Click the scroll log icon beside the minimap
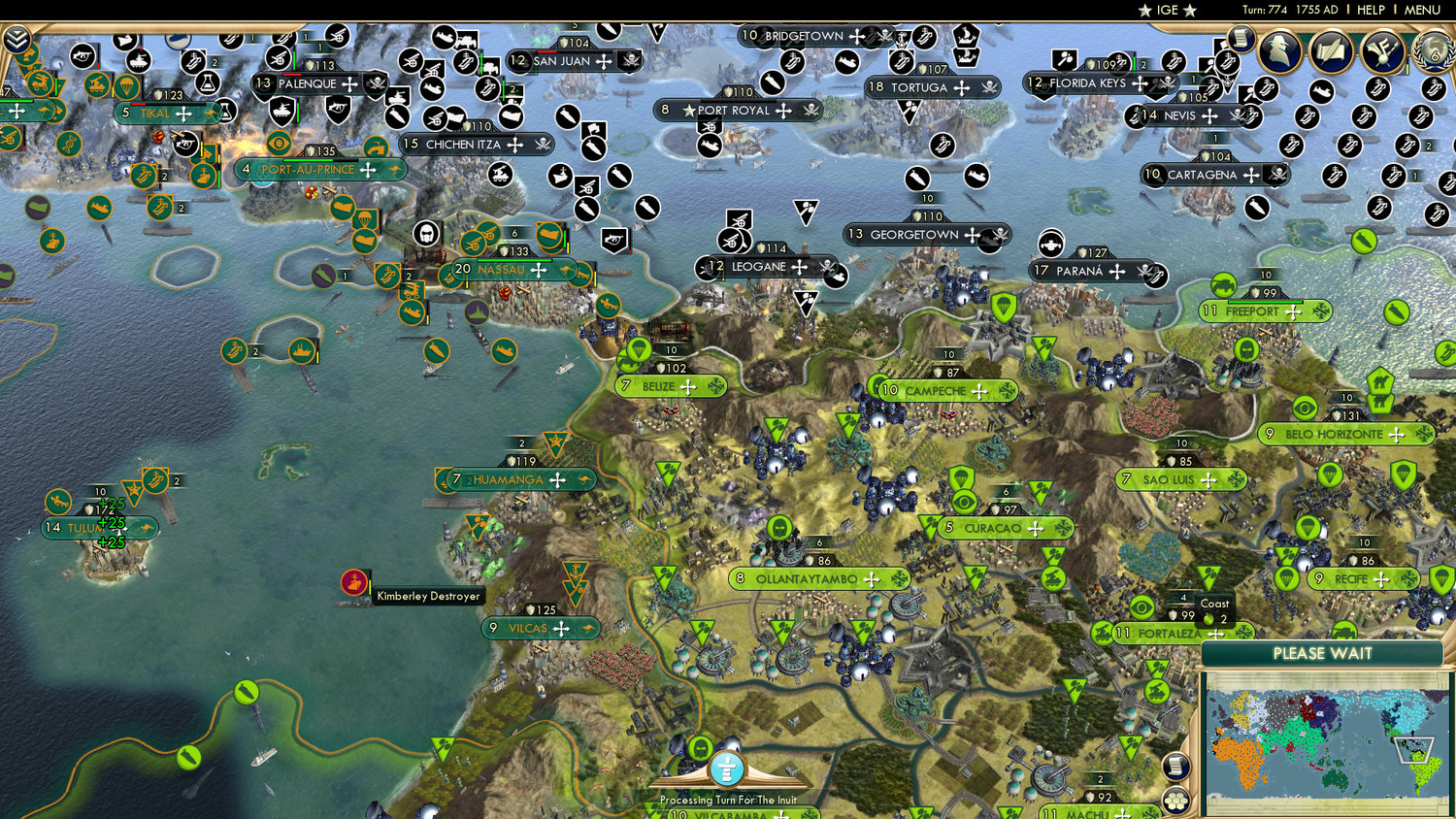This screenshot has width=1456, height=819. click(1176, 766)
